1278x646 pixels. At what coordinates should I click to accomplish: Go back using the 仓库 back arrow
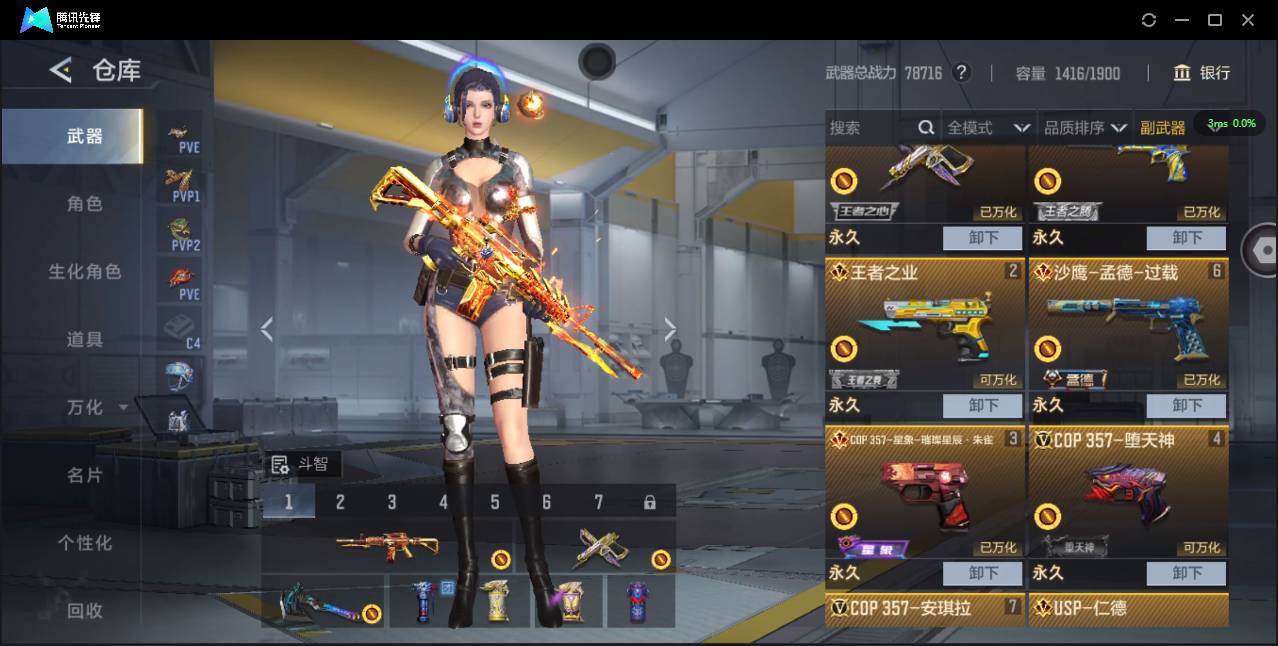click(61, 70)
